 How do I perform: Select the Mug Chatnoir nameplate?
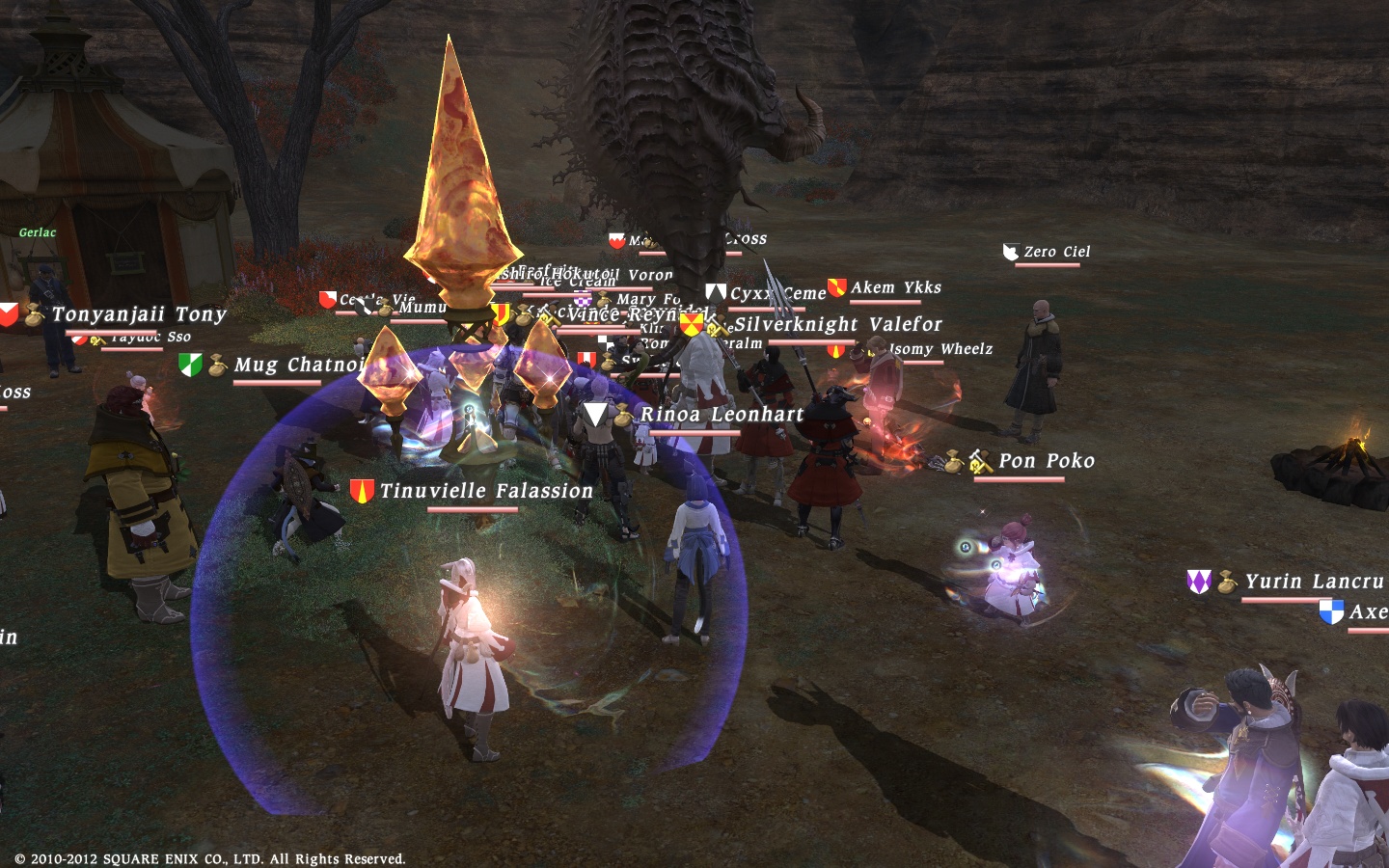[x=299, y=365]
